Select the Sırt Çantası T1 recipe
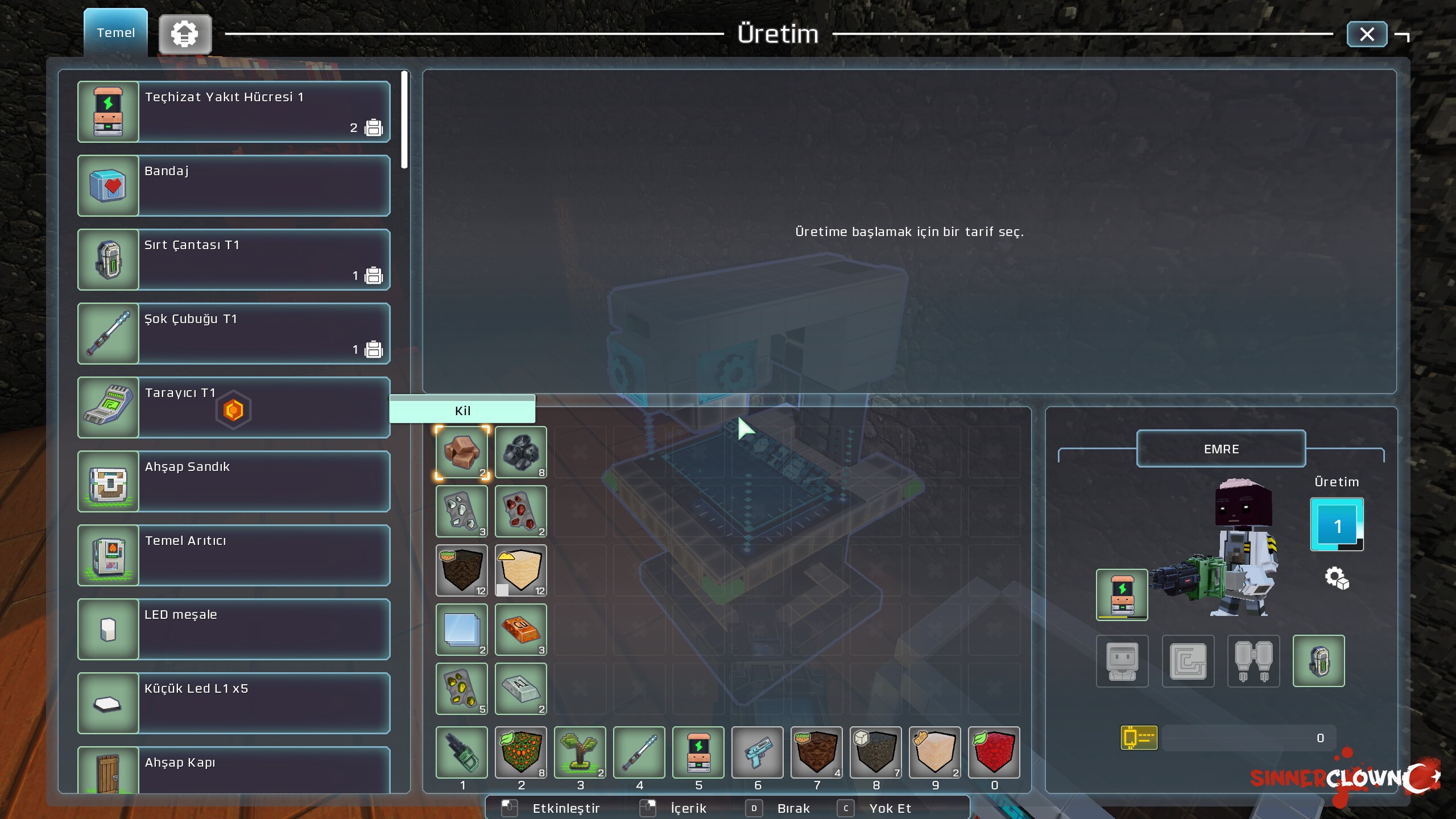1456x819 pixels. [234, 259]
